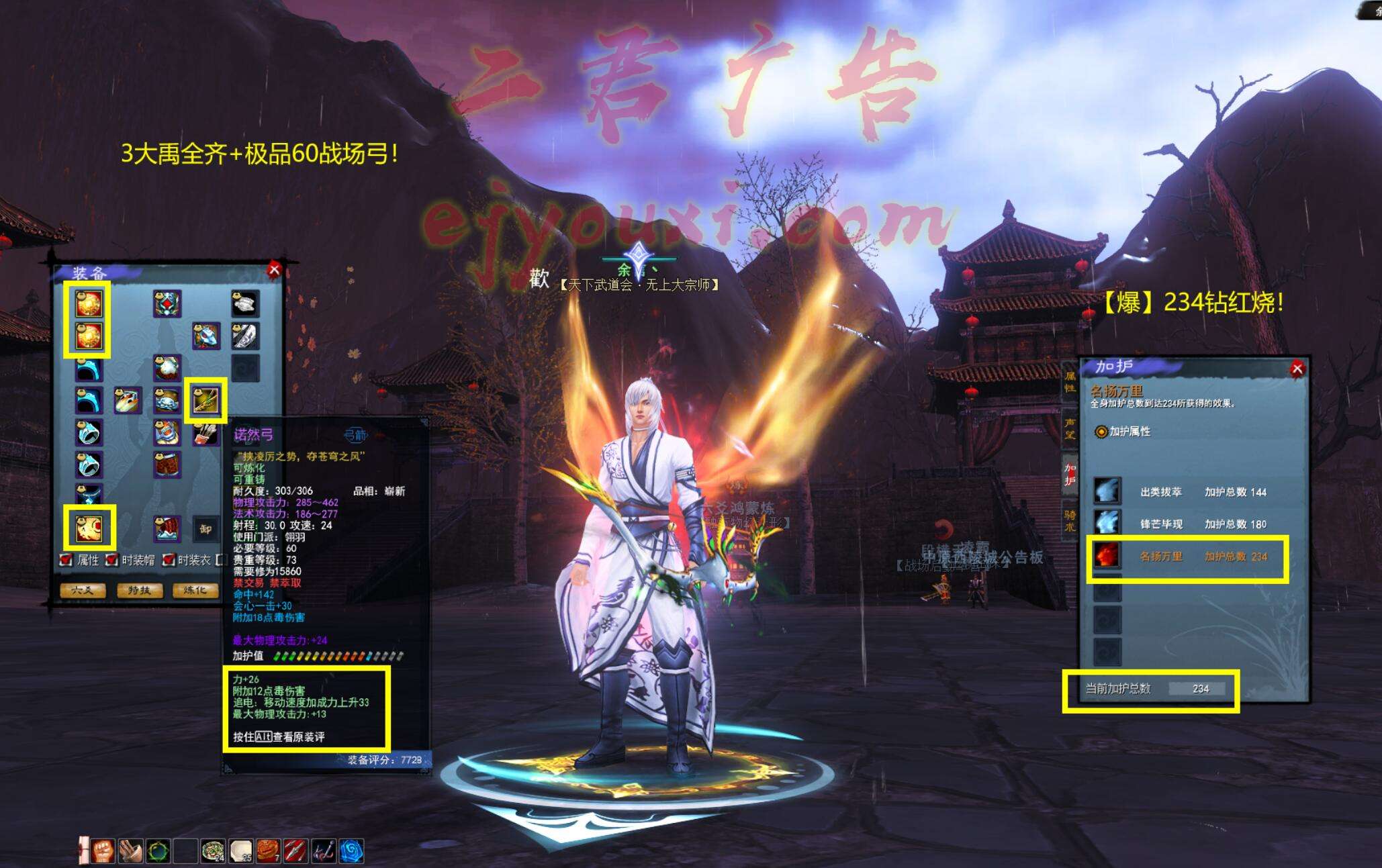Image resolution: width=1382 pixels, height=868 pixels.
Task: Toggle the 时装帽 fashion hat checkbox
Action: click(111, 560)
